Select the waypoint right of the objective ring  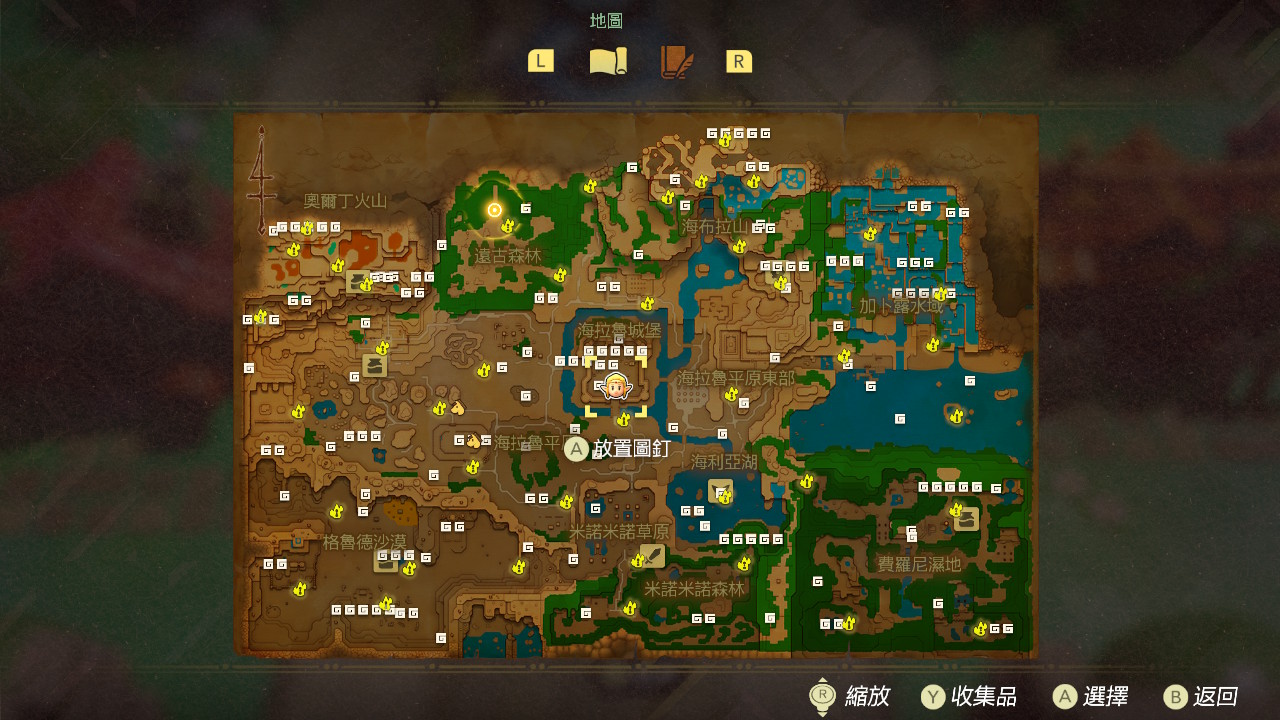coord(526,208)
